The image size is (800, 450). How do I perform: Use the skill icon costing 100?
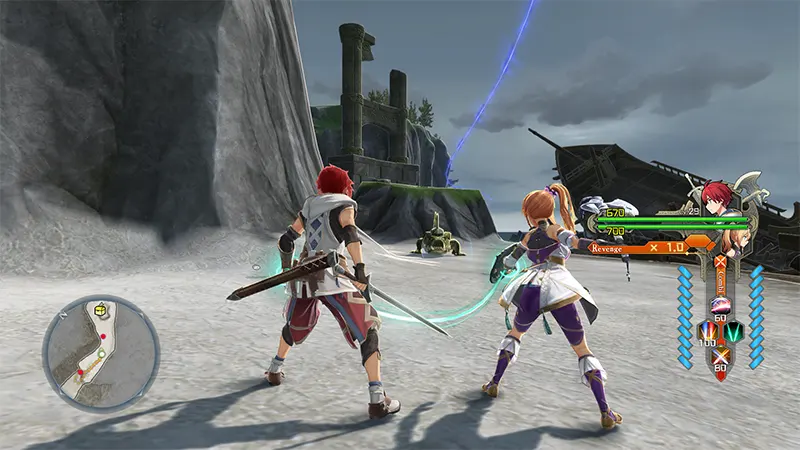tap(704, 332)
